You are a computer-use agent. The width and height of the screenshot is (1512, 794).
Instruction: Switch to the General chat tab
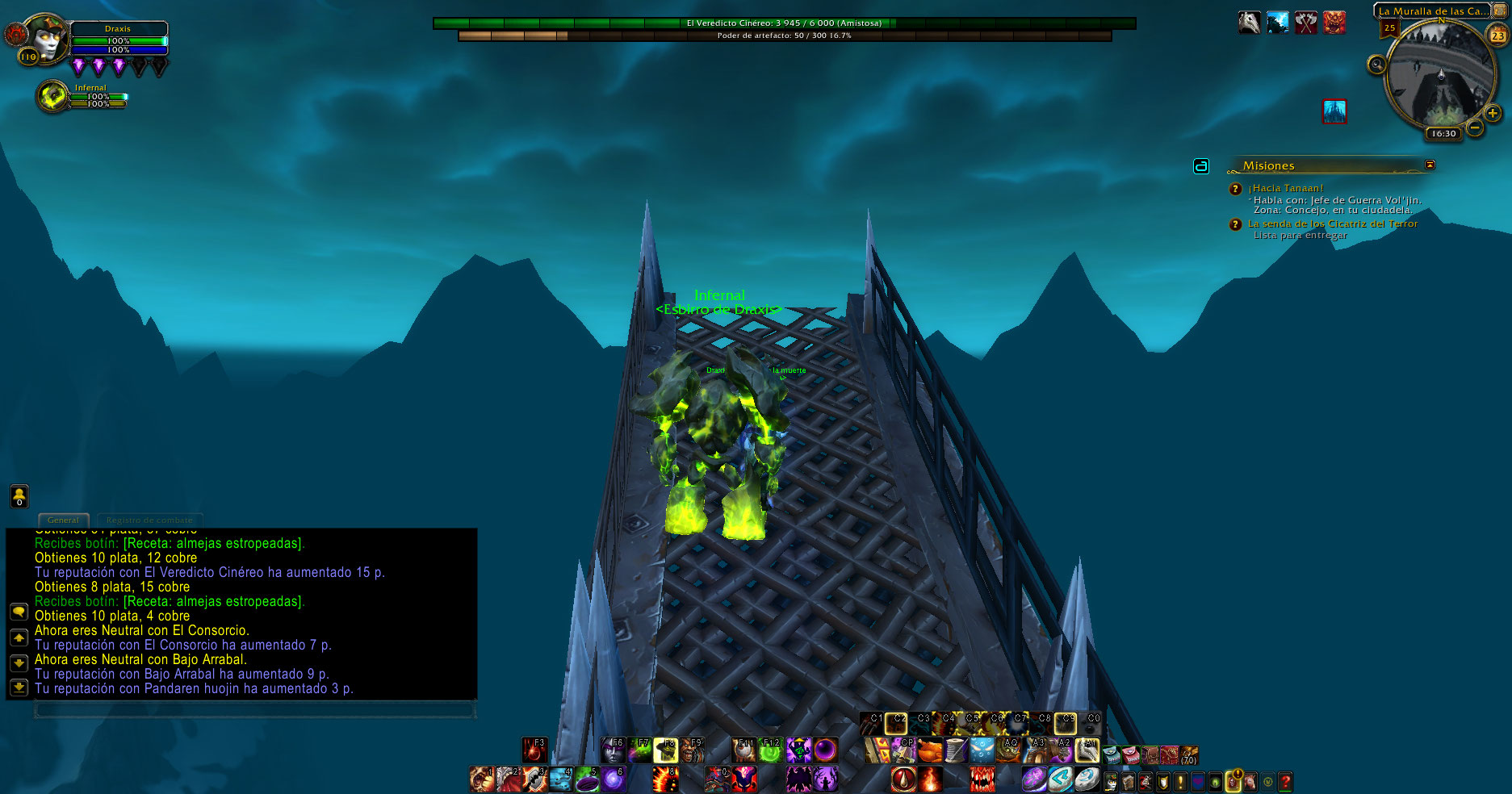click(63, 520)
